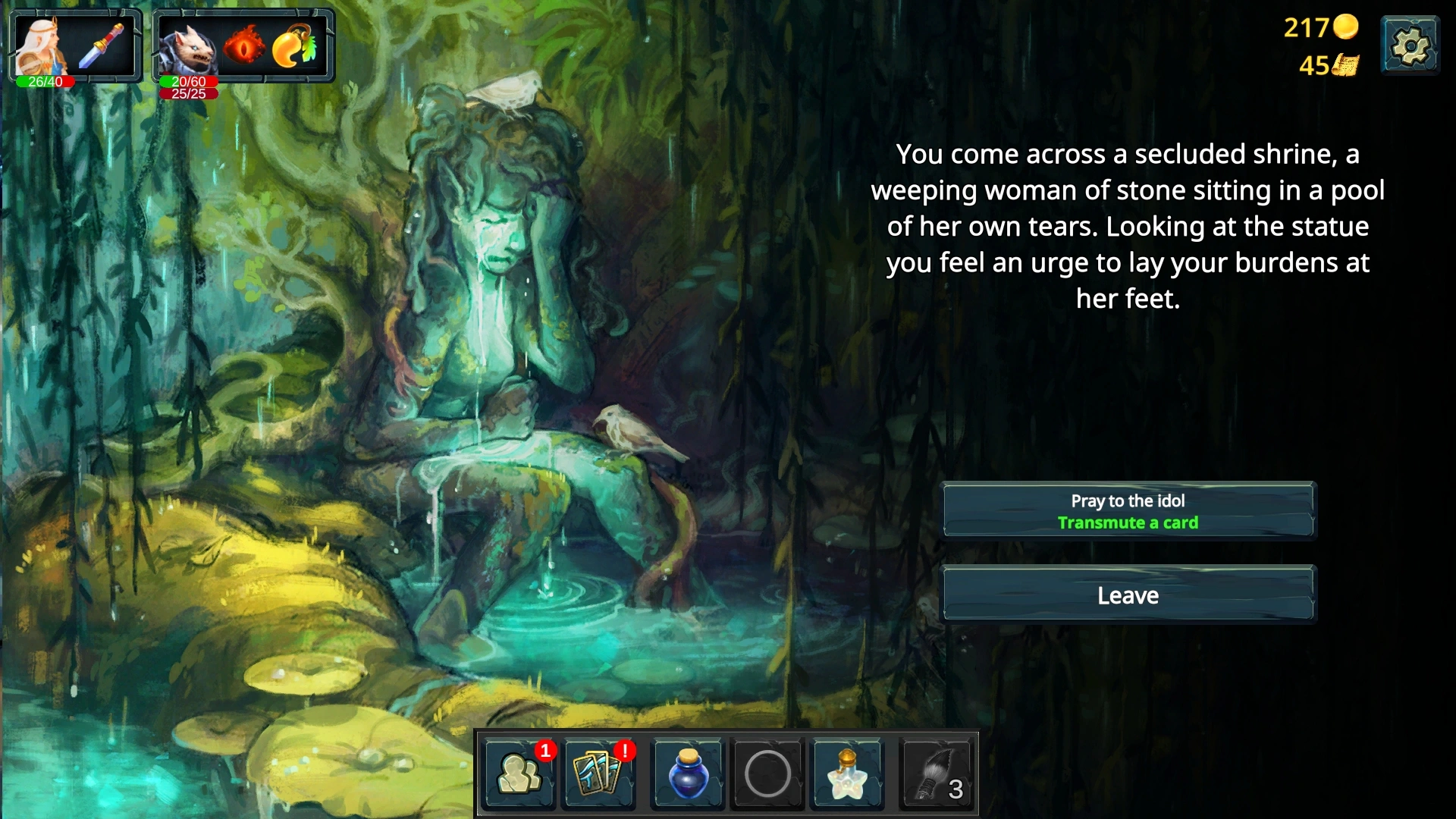Click the empty ring slot

point(767,774)
